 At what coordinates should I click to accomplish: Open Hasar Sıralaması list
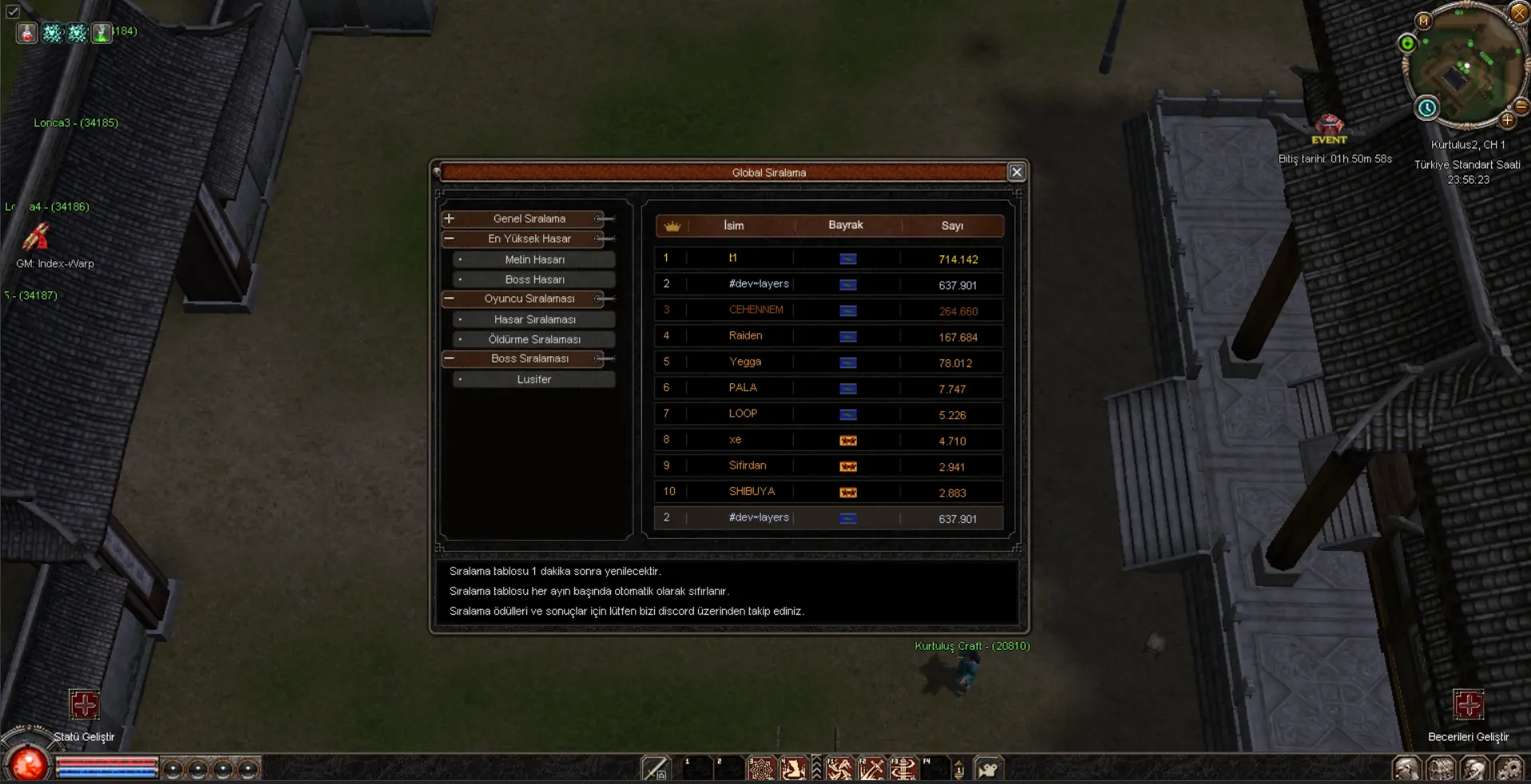534,319
